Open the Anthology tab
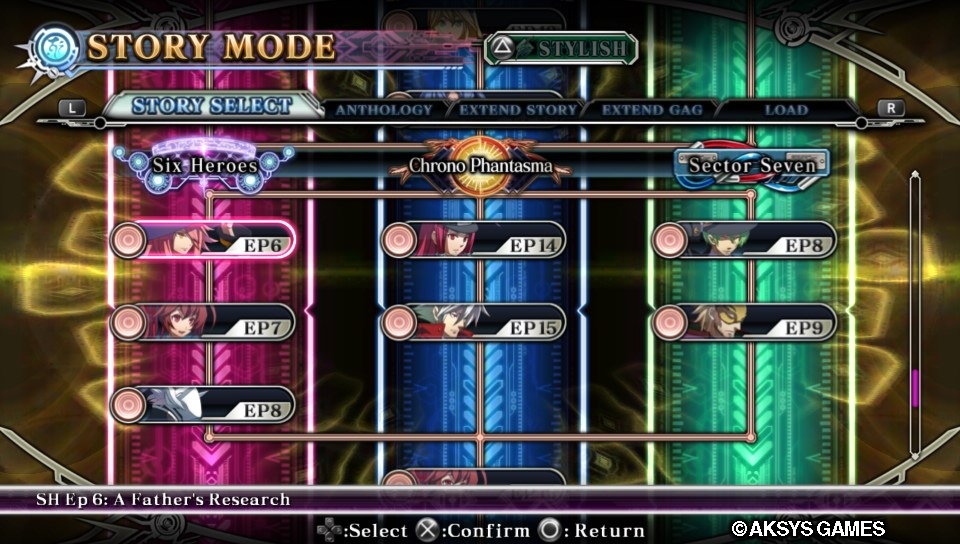 point(383,110)
